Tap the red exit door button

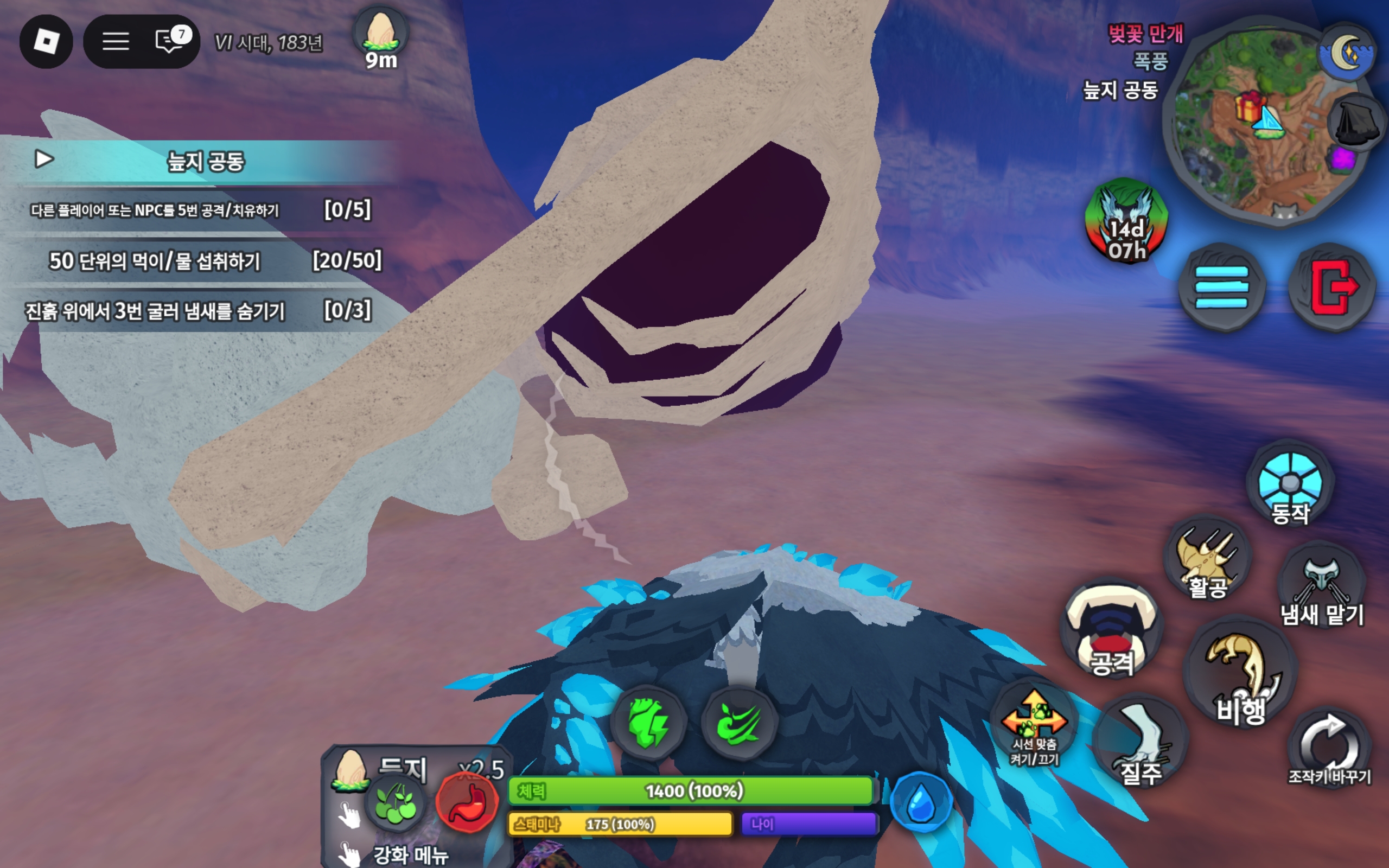(1332, 286)
